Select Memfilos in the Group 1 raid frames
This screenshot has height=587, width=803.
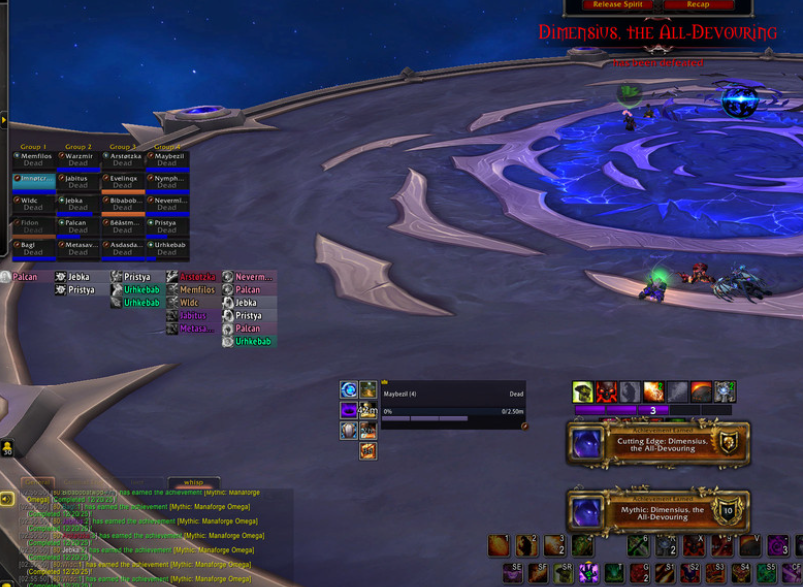tap(33, 160)
